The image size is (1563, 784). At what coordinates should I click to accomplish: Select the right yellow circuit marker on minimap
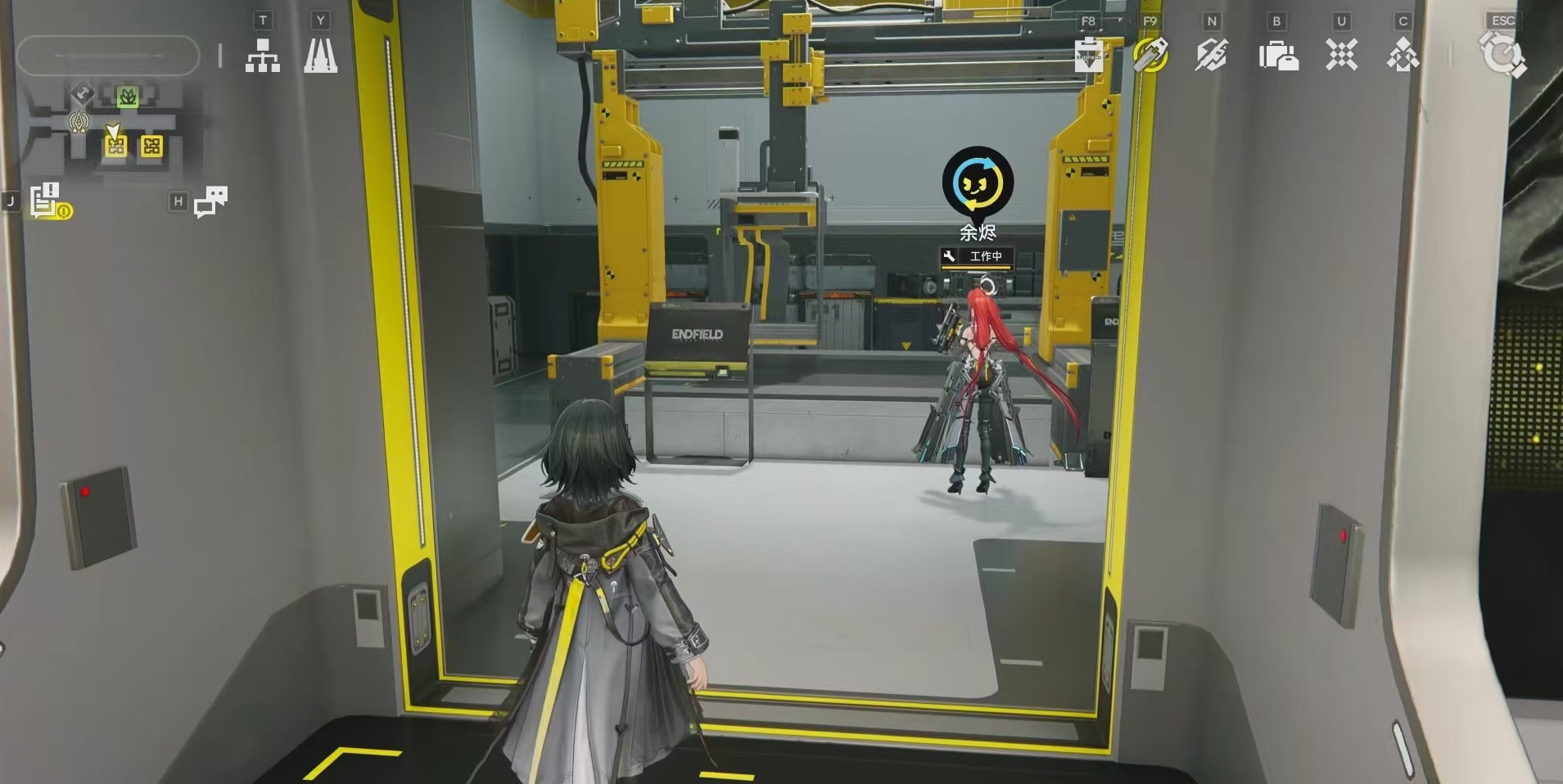point(151,146)
